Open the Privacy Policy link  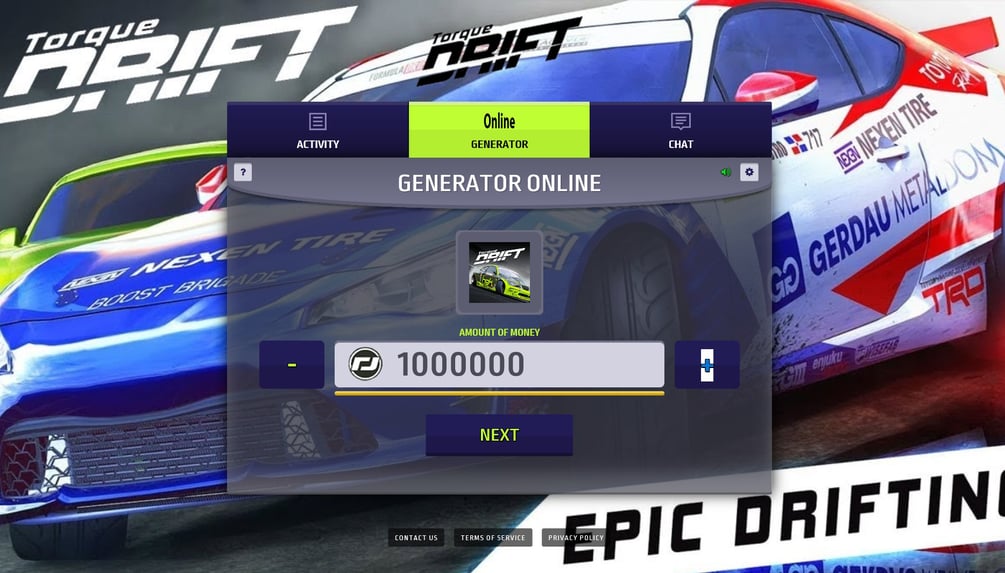coord(576,538)
